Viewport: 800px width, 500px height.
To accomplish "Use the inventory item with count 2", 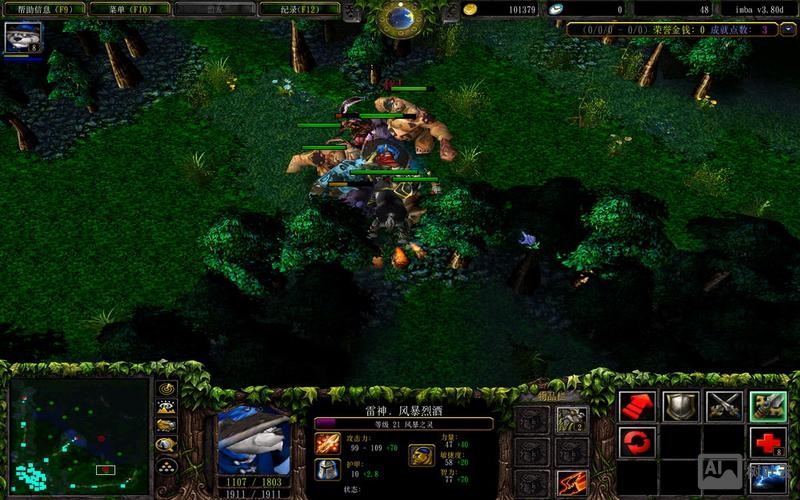I will click(572, 420).
